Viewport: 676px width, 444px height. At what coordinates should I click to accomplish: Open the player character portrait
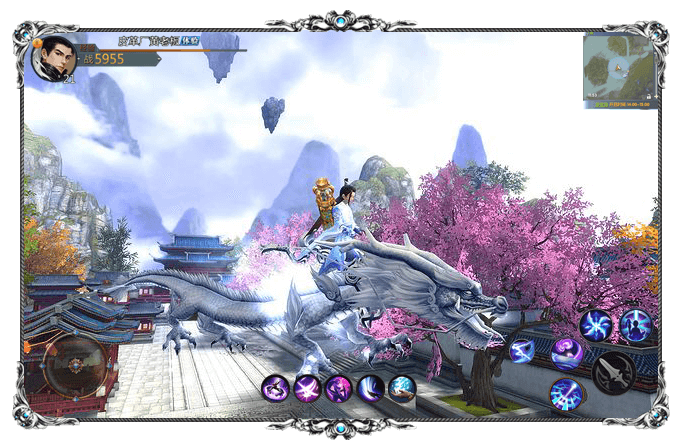click(x=54, y=58)
